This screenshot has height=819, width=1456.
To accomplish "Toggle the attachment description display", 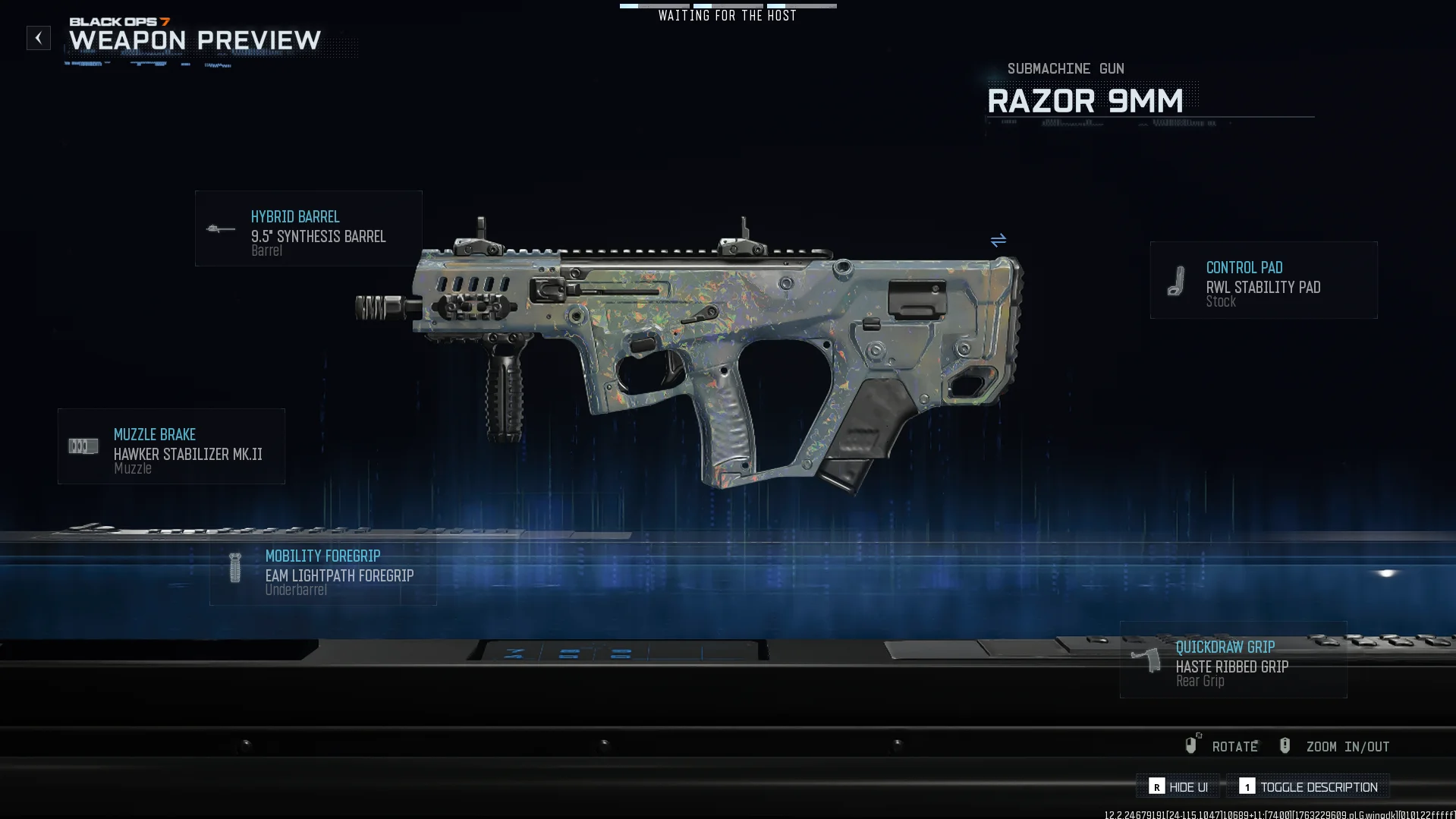I will (1308, 786).
